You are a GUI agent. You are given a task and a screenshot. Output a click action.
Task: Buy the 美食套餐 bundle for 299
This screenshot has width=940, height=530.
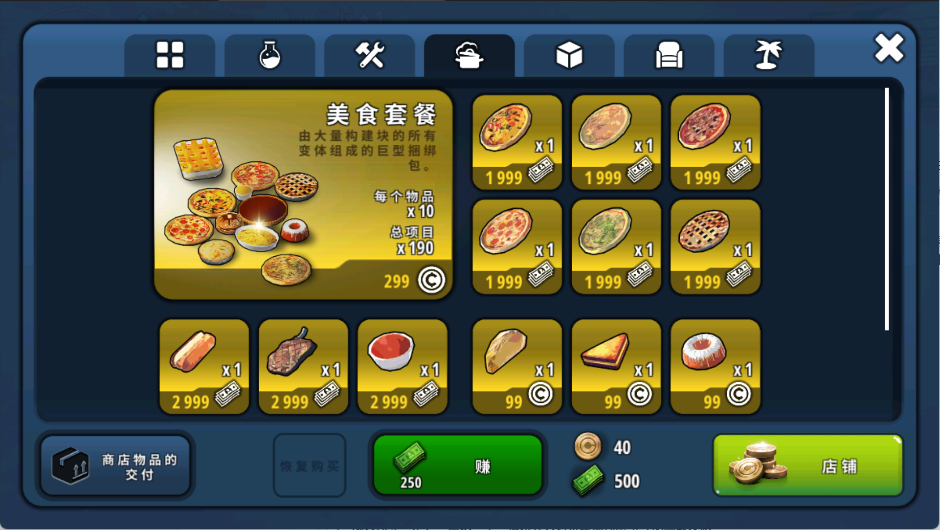(x=303, y=194)
